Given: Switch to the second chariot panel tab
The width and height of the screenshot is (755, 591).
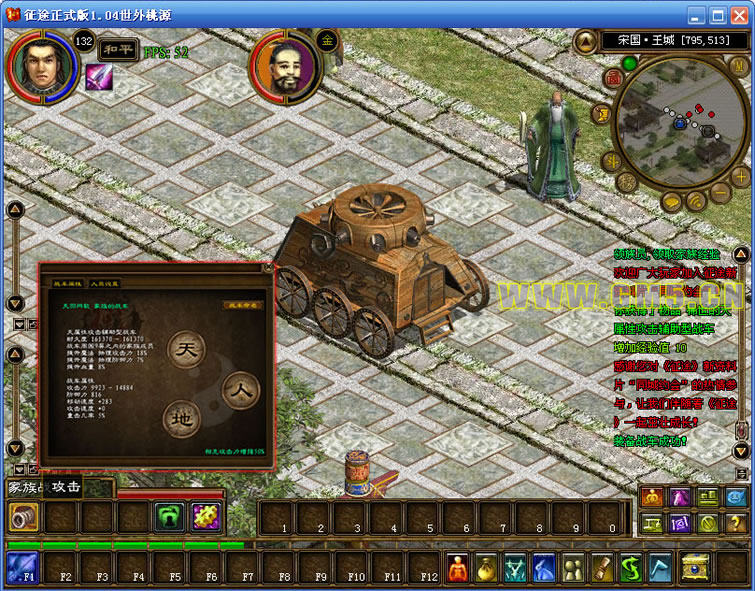Looking at the screenshot, I should click(105, 283).
